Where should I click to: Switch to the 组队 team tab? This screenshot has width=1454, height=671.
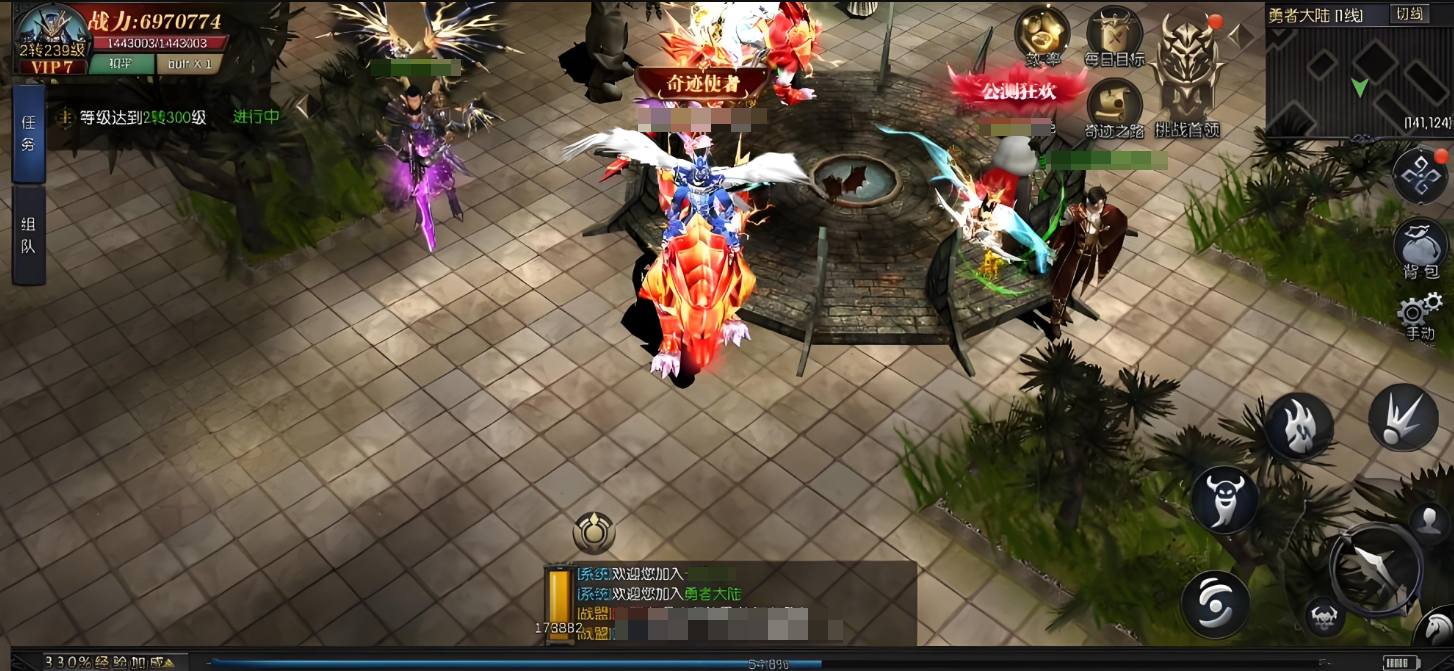(28, 235)
